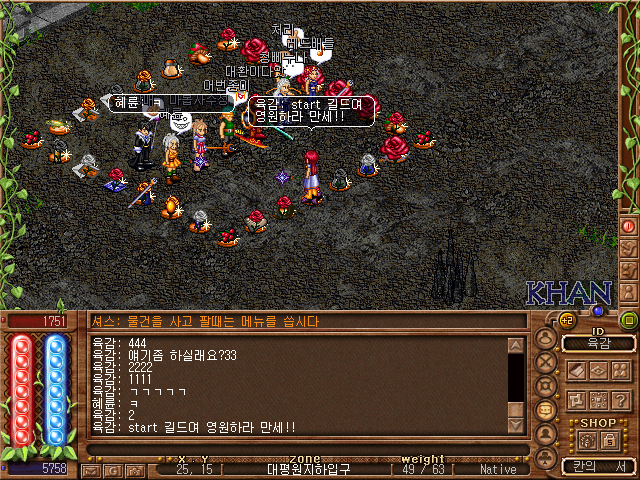Click the green square round button
The image size is (640, 480).
628,320
